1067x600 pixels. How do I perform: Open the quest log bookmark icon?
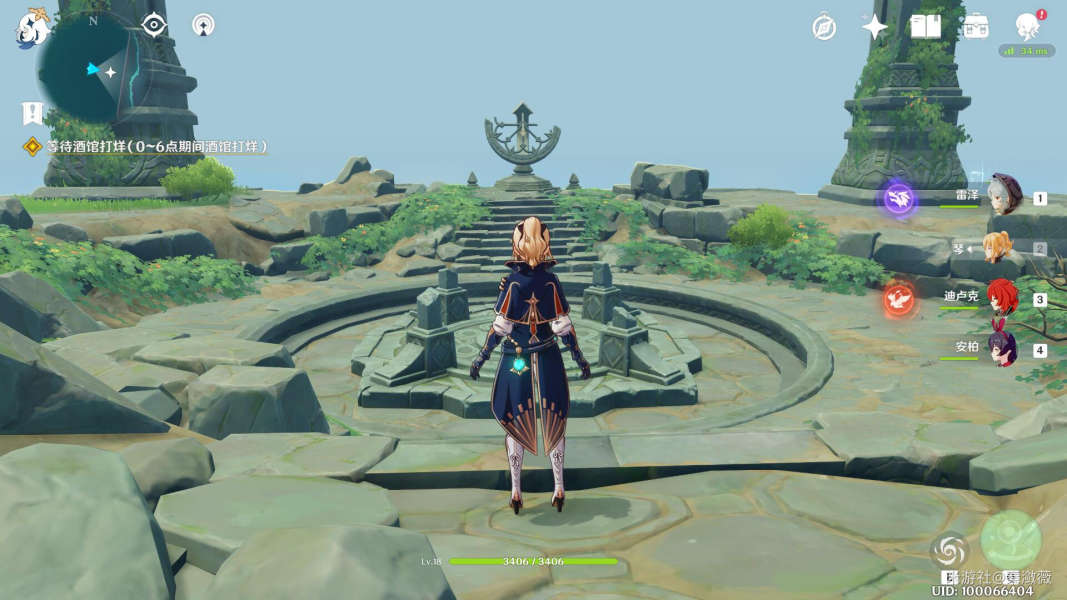point(33,112)
